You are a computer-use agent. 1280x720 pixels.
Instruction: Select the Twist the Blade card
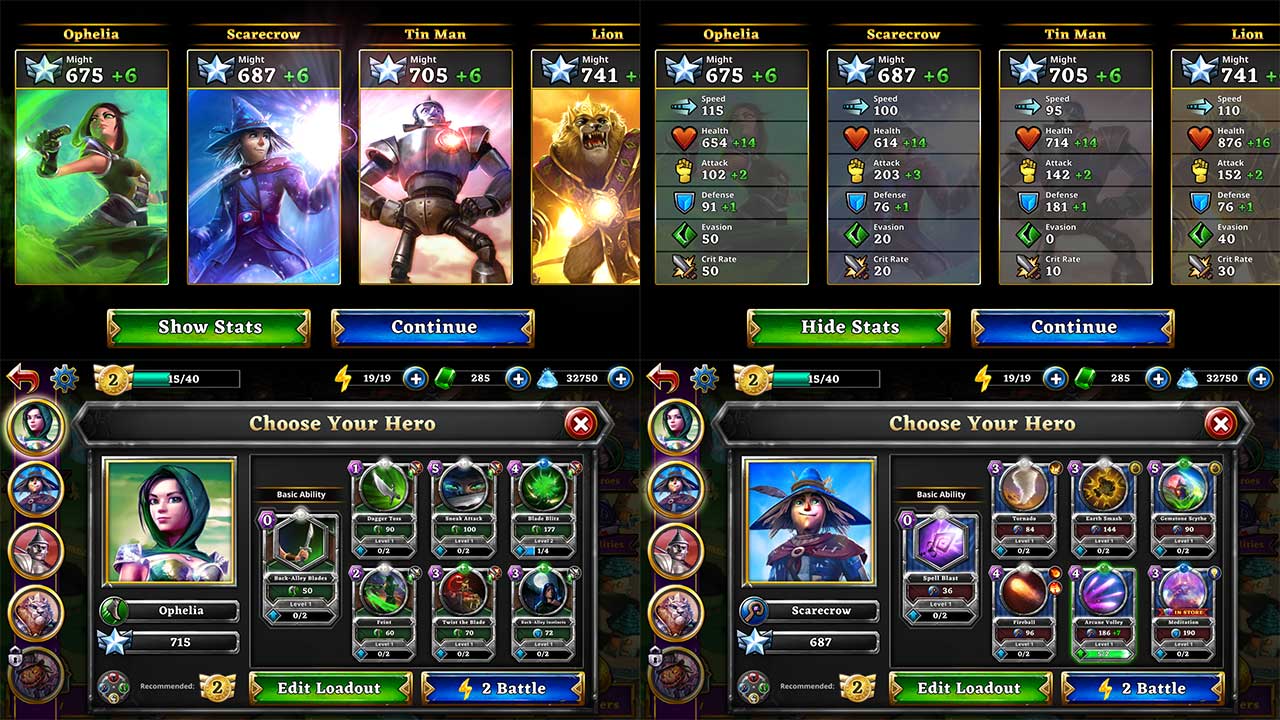pyautogui.click(x=464, y=611)
